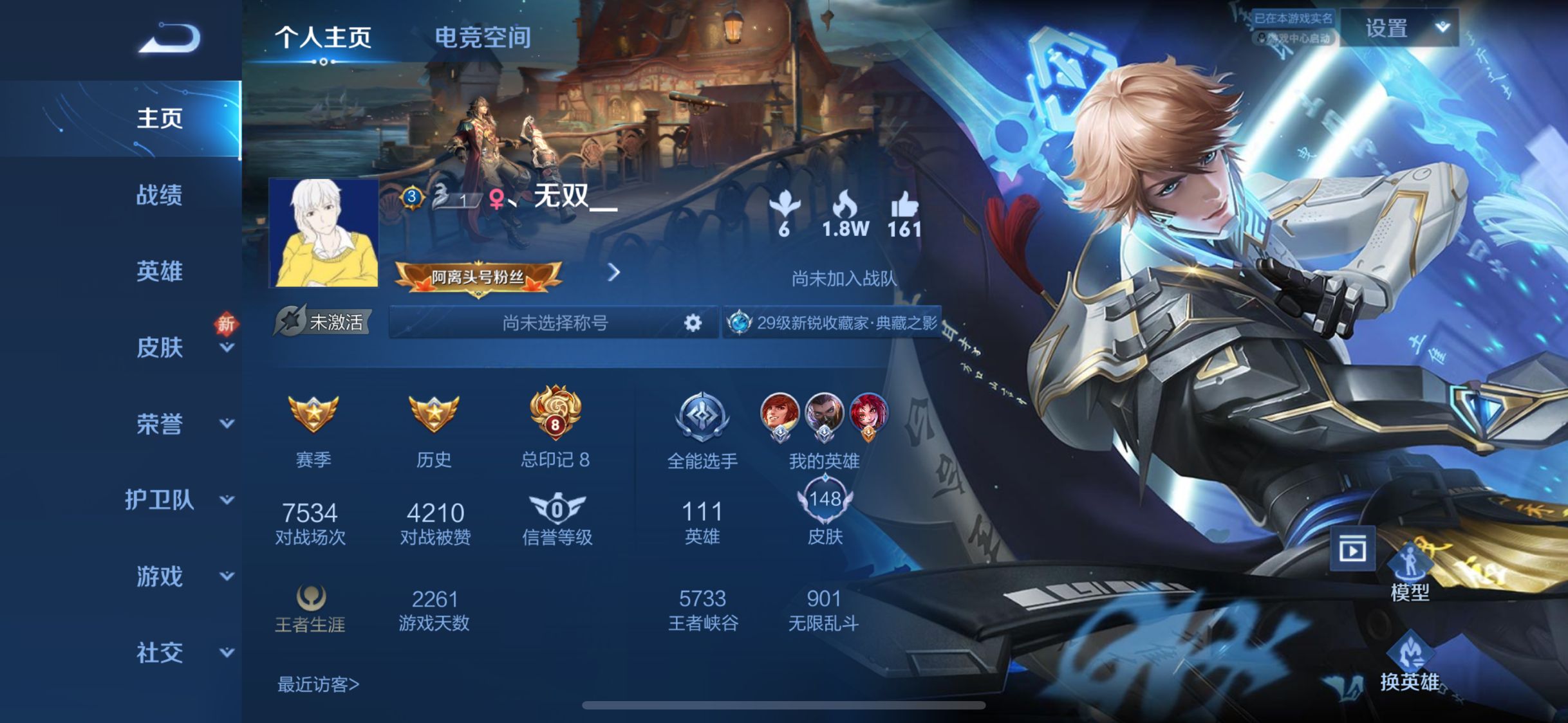Image resolution: width=1568 pixels, height=723 pixels.
Task: Switch to the 电竞空间 tab
Action: click(483, 37)
